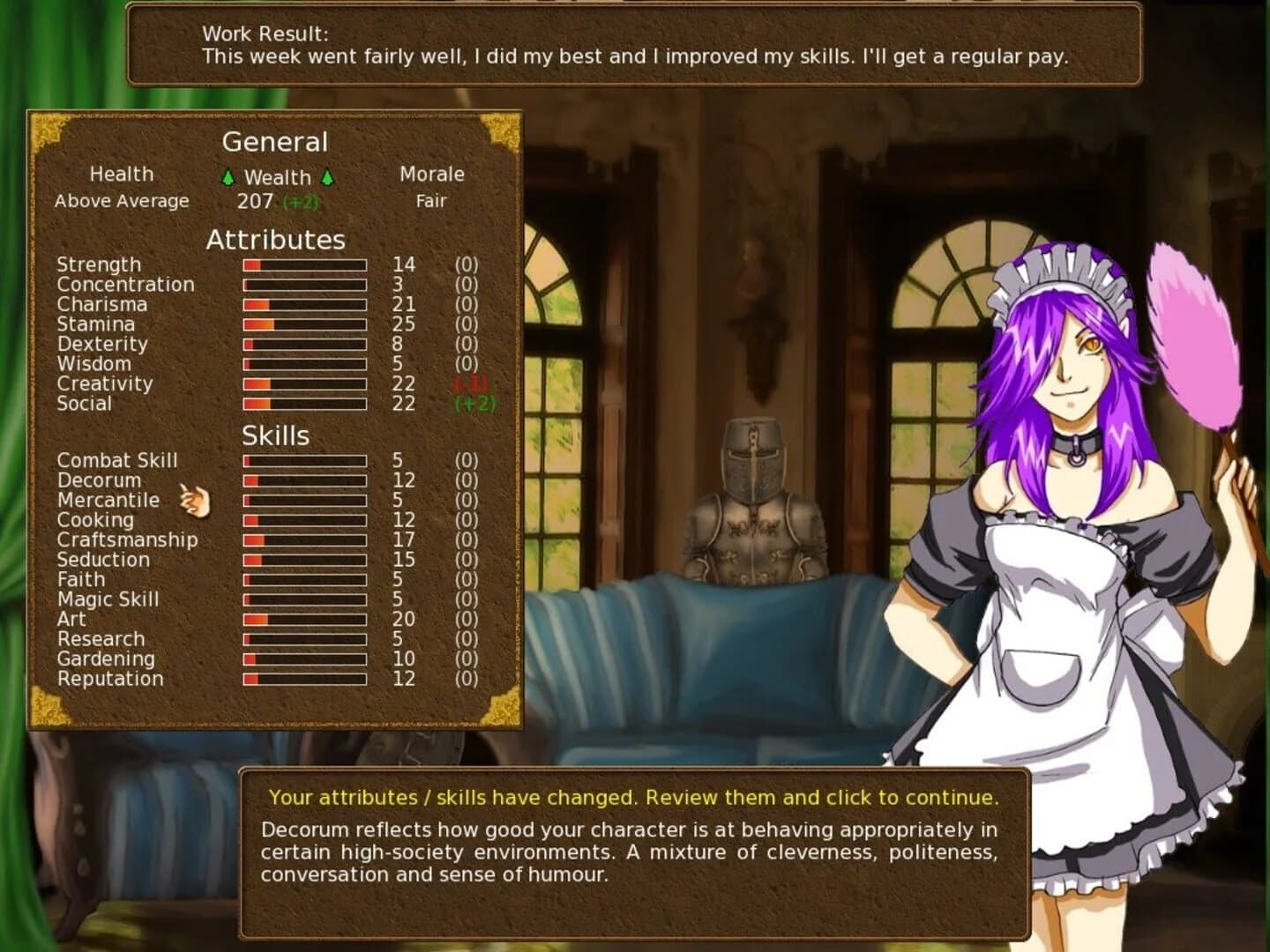Select the hand cursor beside Mercantile skill

point(193,500)
